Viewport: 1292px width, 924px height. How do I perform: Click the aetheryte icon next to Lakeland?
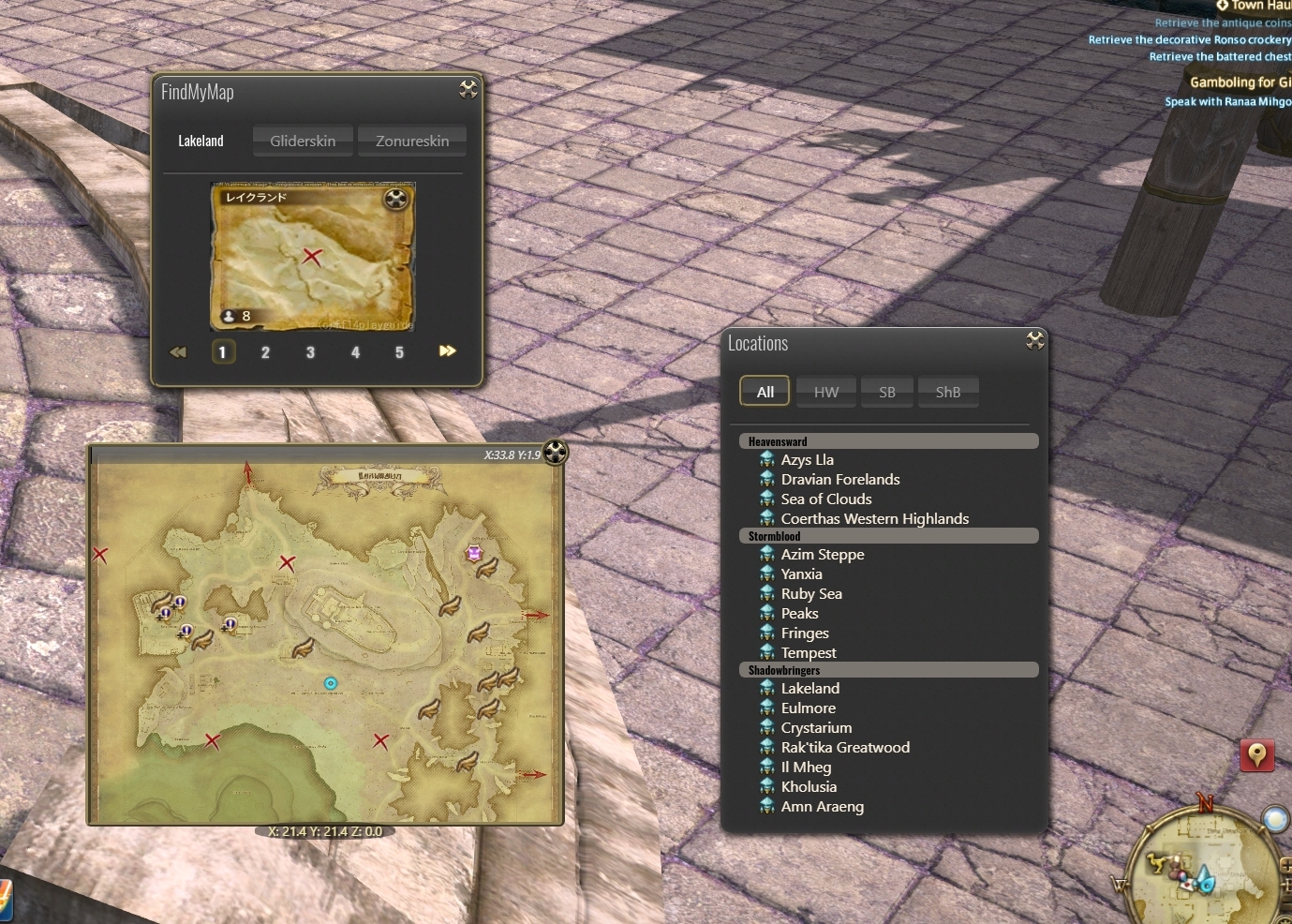point(767,688)
